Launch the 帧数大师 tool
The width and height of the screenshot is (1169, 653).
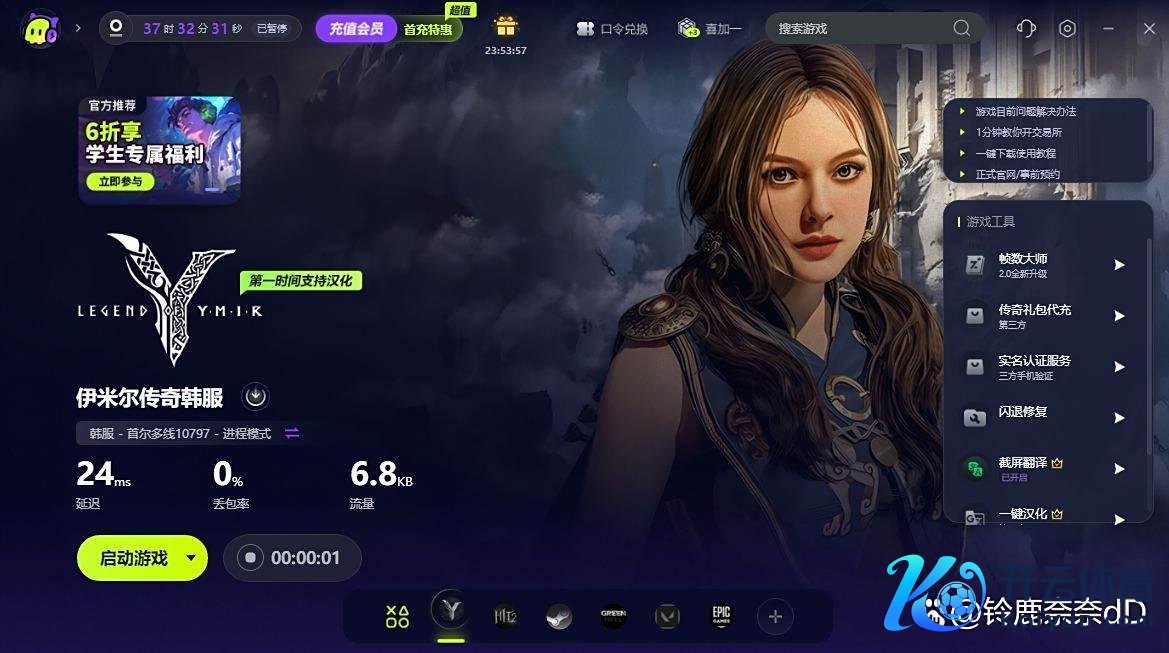(1045, 265)
